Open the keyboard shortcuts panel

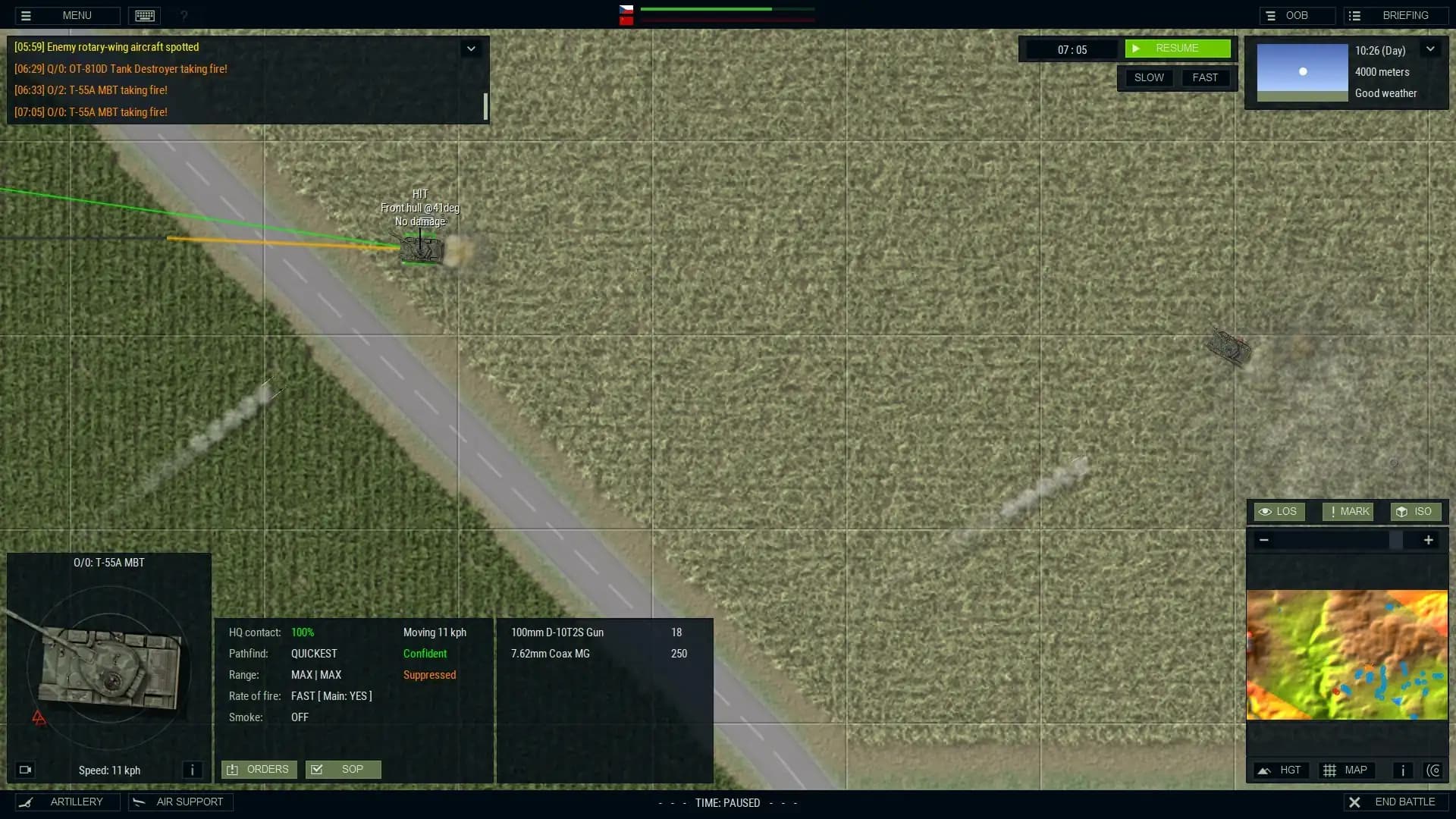pos(144,15)
